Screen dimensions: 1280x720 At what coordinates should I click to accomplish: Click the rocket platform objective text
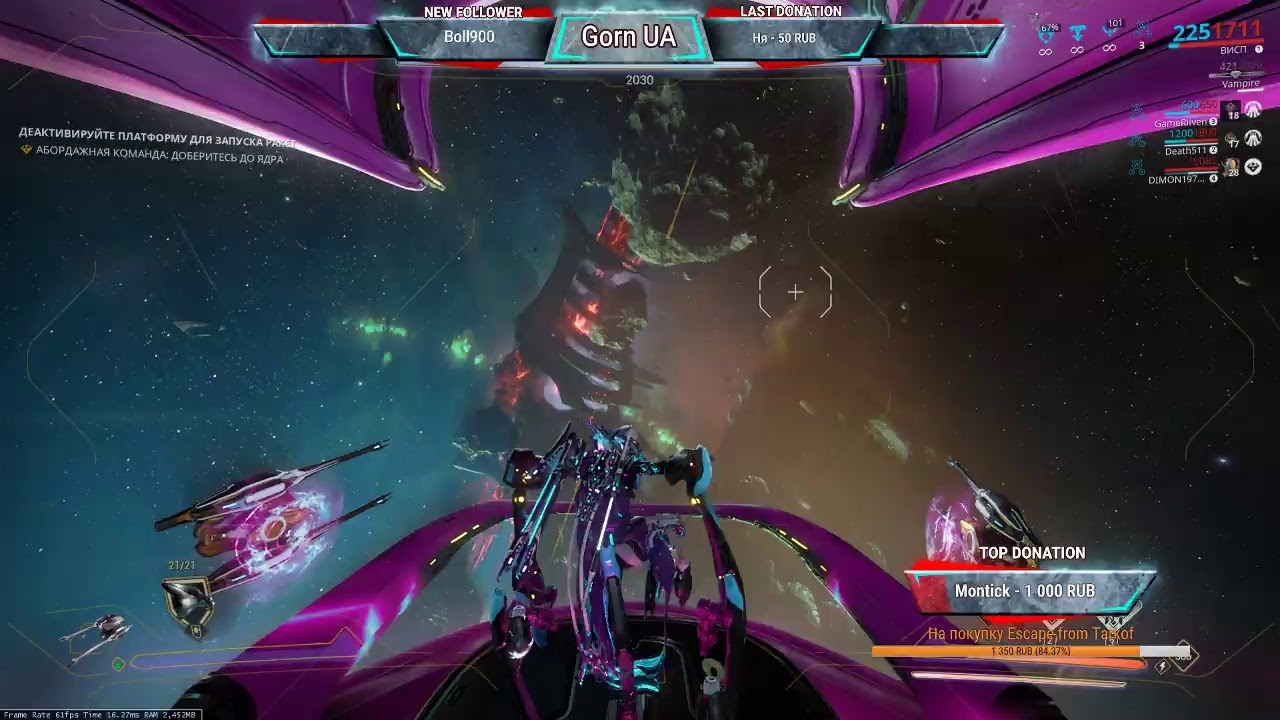pyautogui.click(x=157, y=134)
